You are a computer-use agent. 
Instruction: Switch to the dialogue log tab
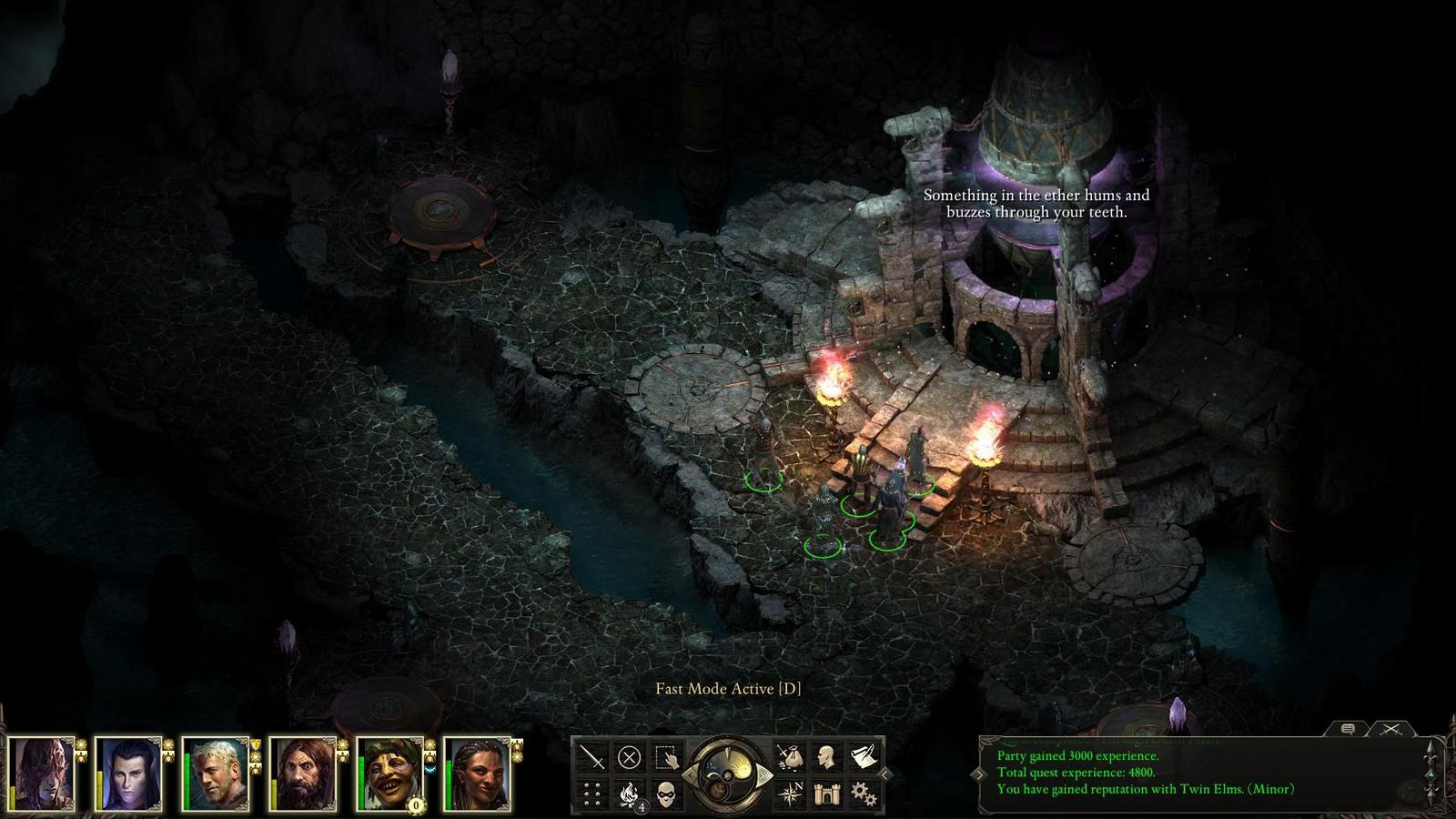pos(1349,729)
